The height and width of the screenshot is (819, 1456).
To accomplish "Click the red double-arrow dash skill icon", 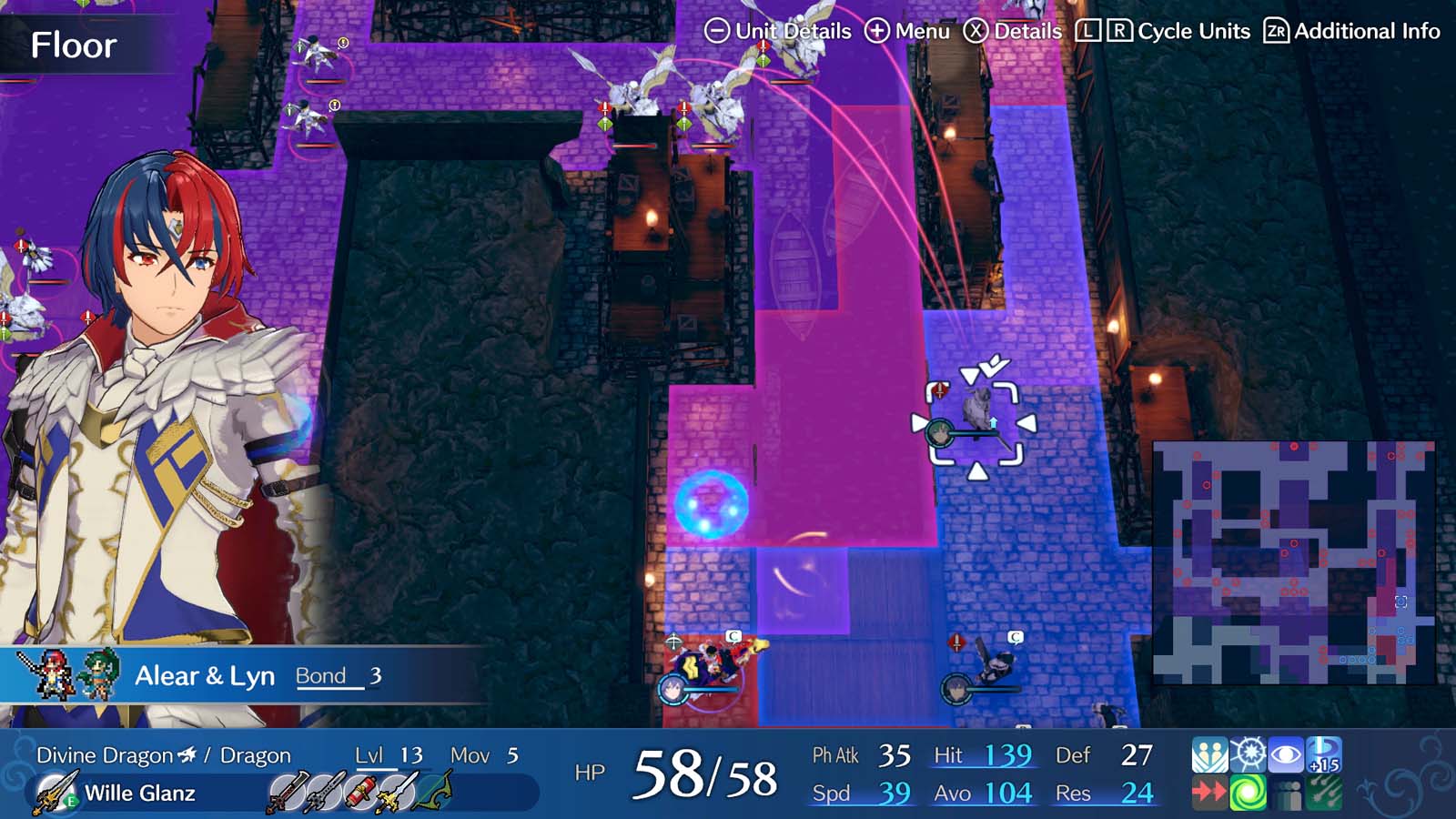I will (1210, 792).
